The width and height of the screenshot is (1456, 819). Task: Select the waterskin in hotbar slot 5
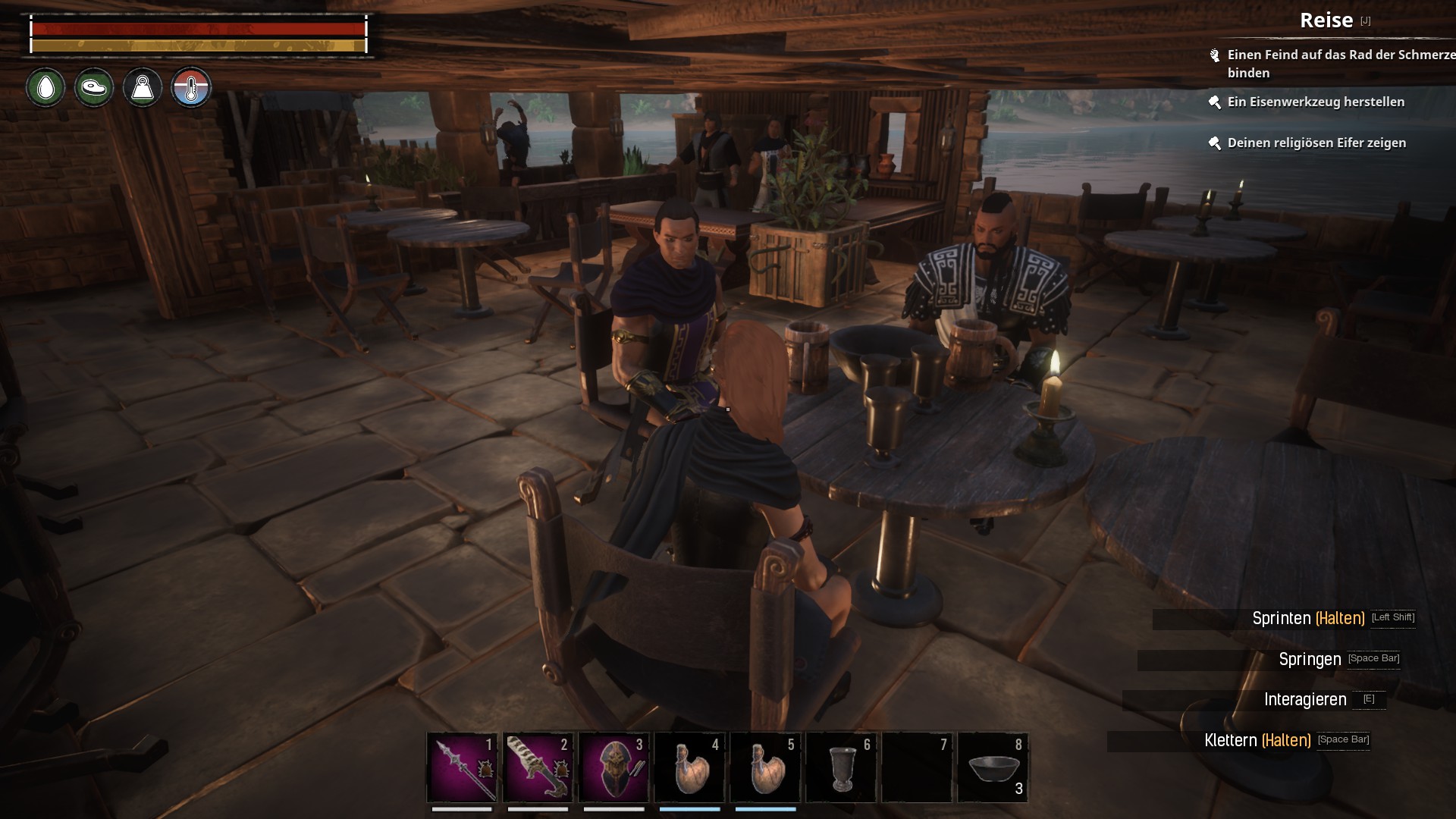click(x=765, y=767)
